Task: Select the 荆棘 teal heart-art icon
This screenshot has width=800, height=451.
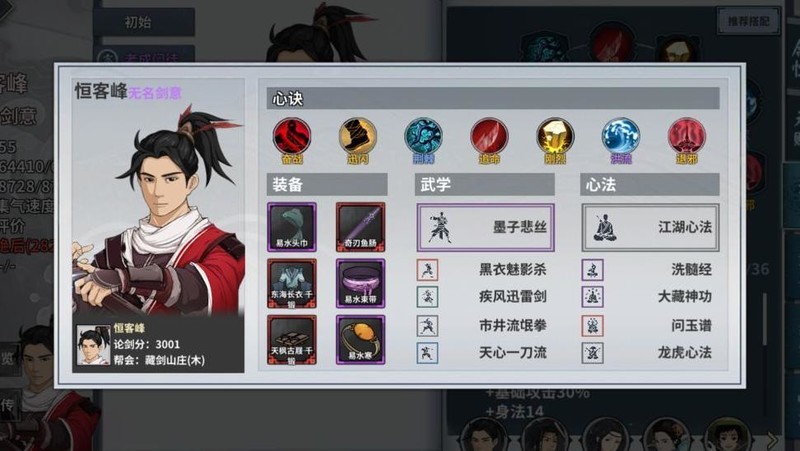Action: [422, 136]
